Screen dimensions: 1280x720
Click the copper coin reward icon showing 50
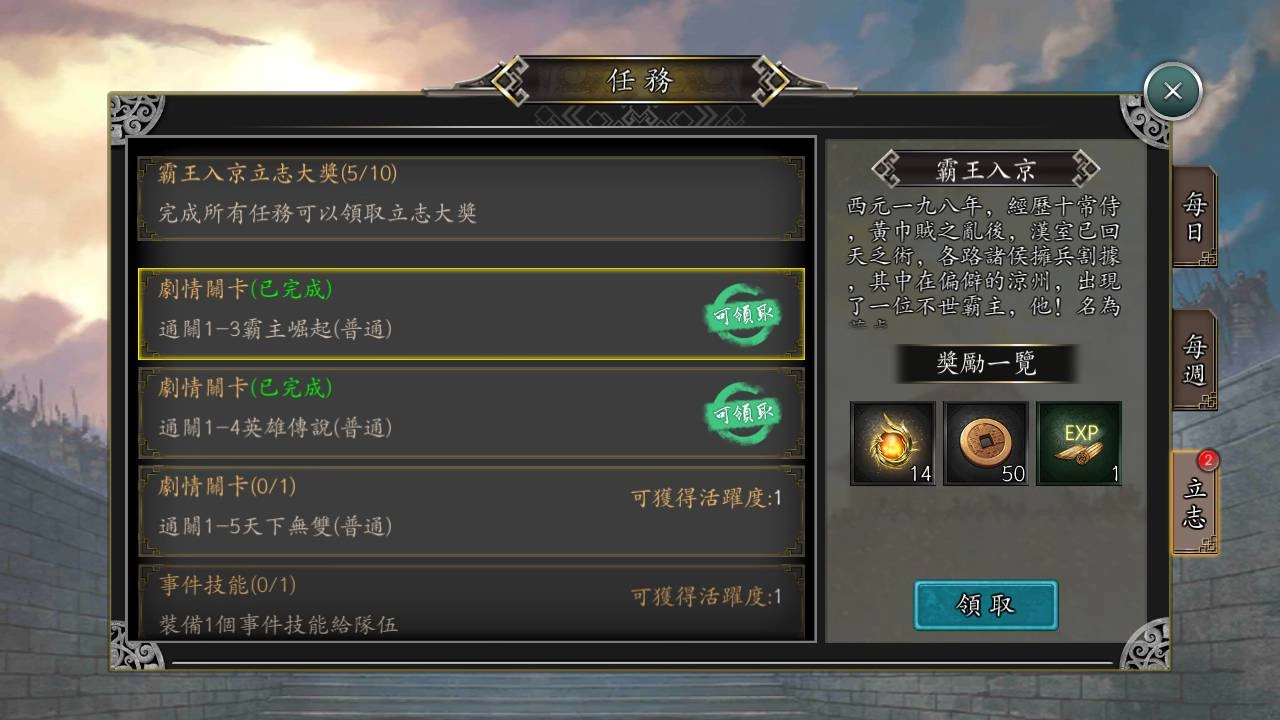[x=984, y=443]
